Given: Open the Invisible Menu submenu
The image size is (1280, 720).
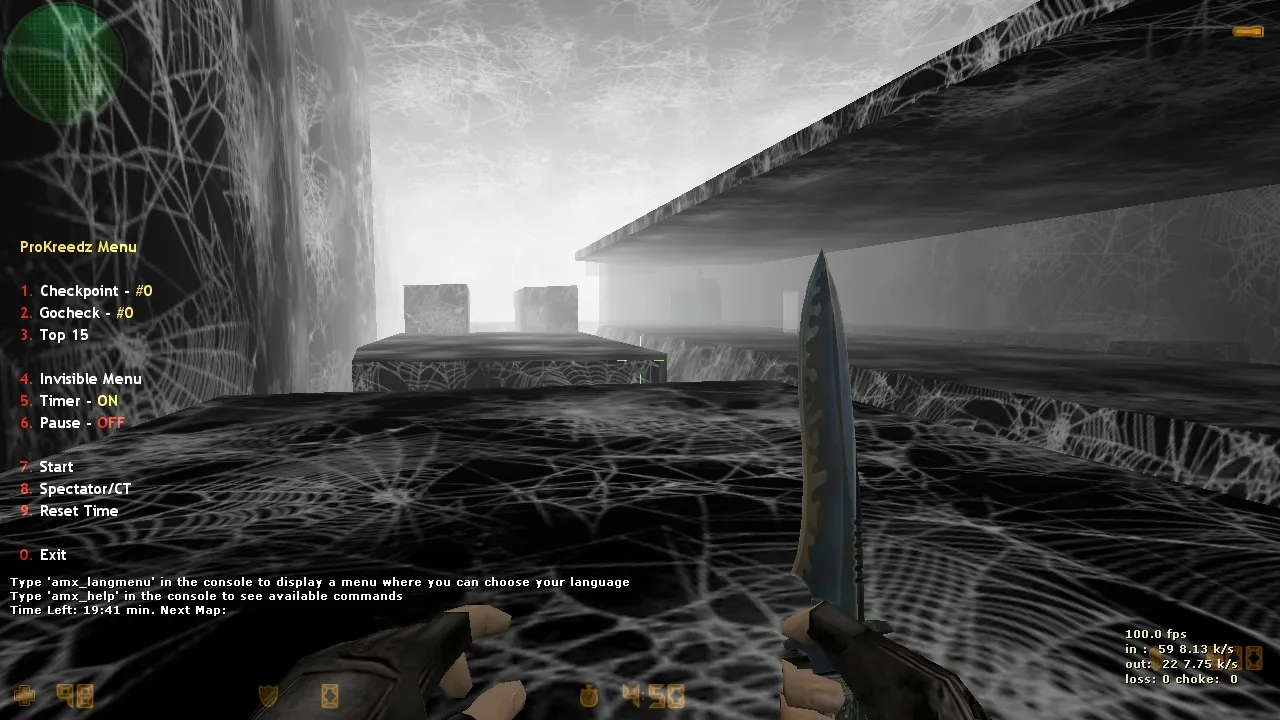Looking at the screenshot, I should [x=90, y=379].
